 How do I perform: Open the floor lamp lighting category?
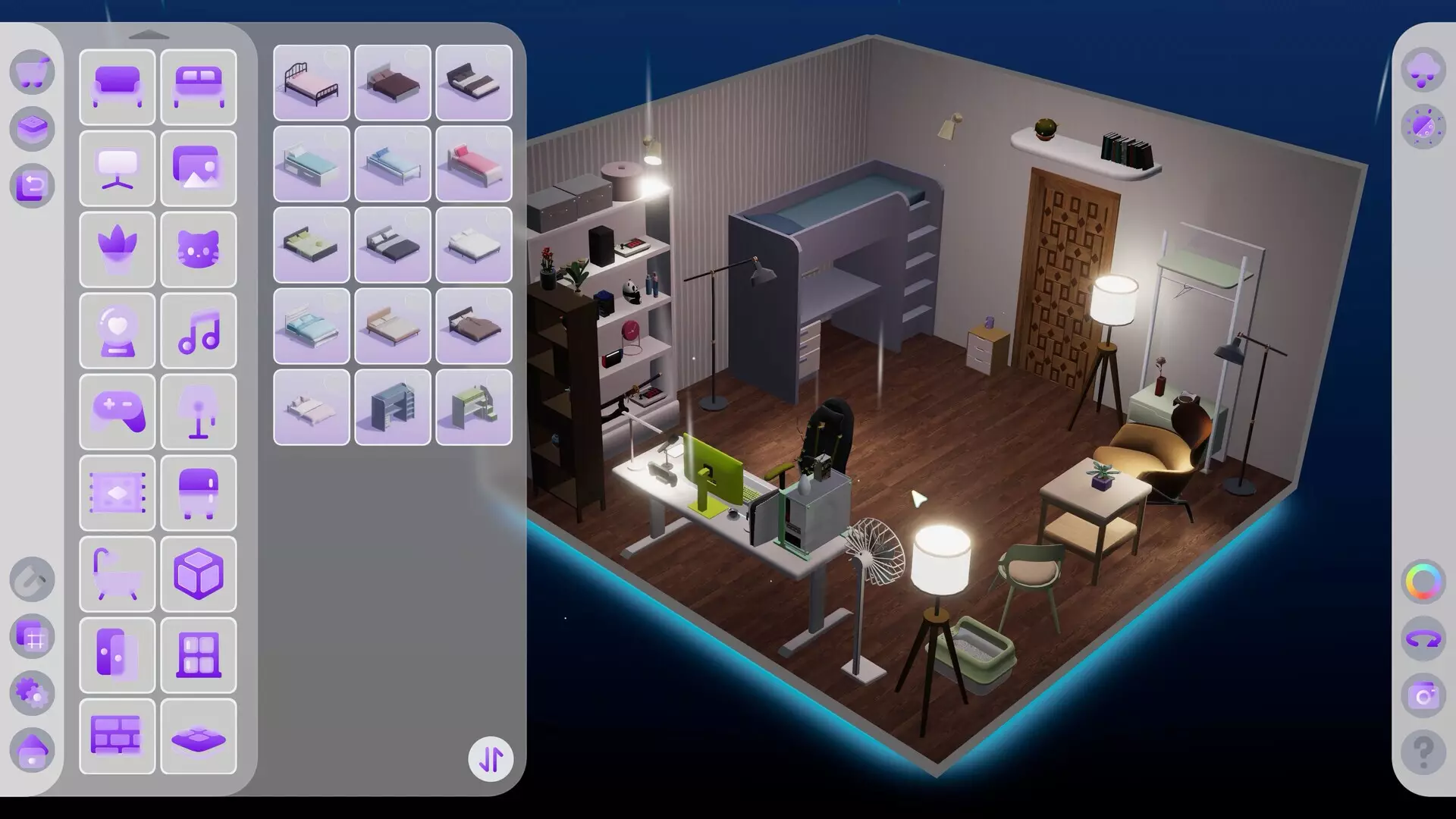[x=199, y=412]
